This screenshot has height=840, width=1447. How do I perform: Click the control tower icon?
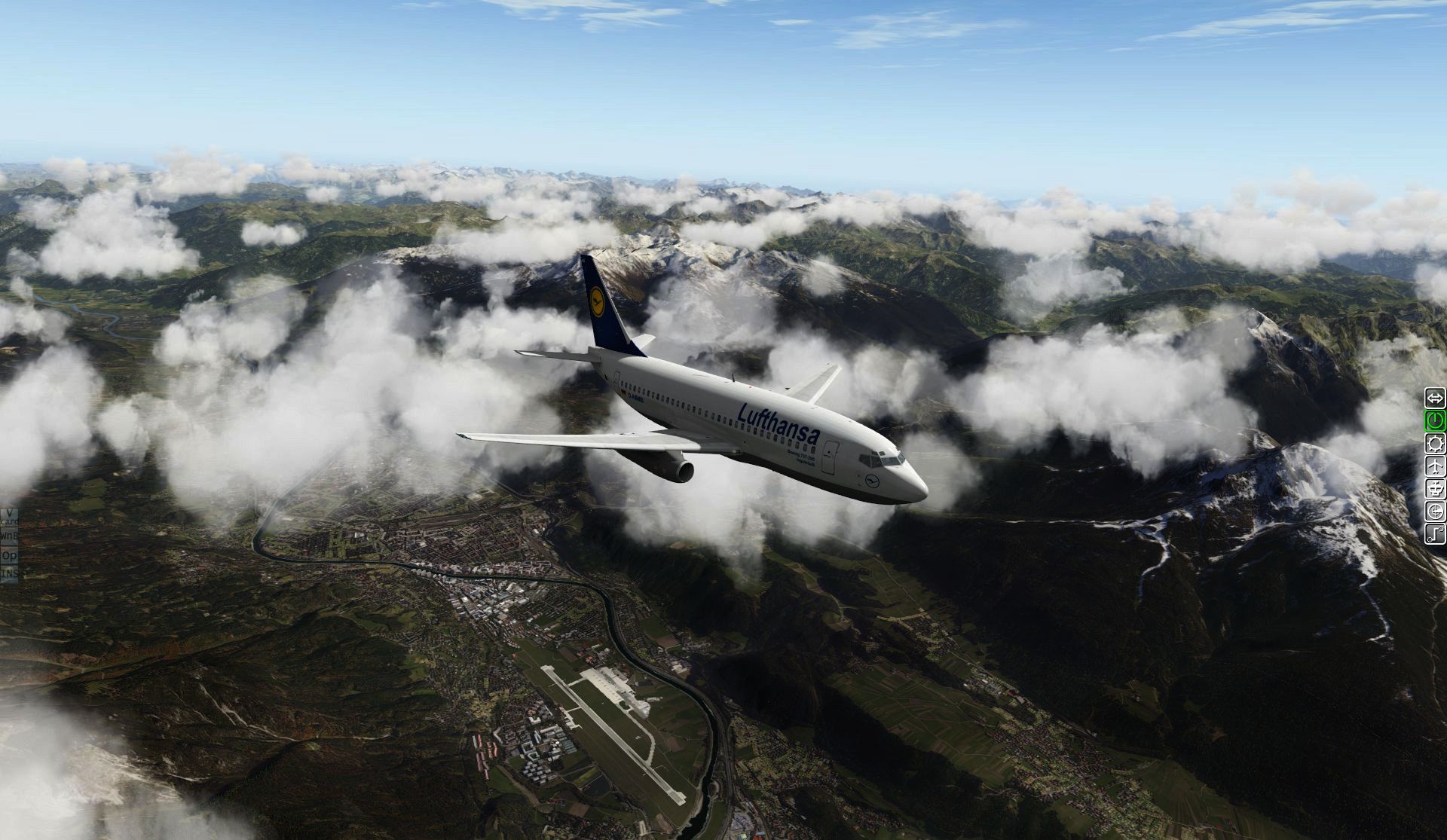[1435, 489]
